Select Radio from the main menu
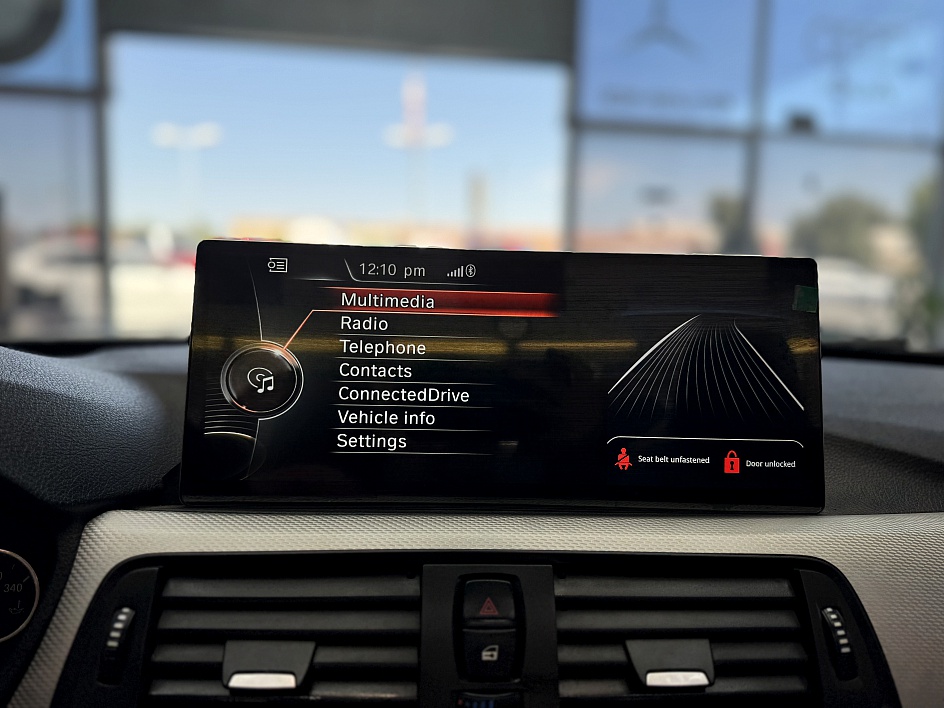This screenshot has width=944, height=708. (364, 324)
